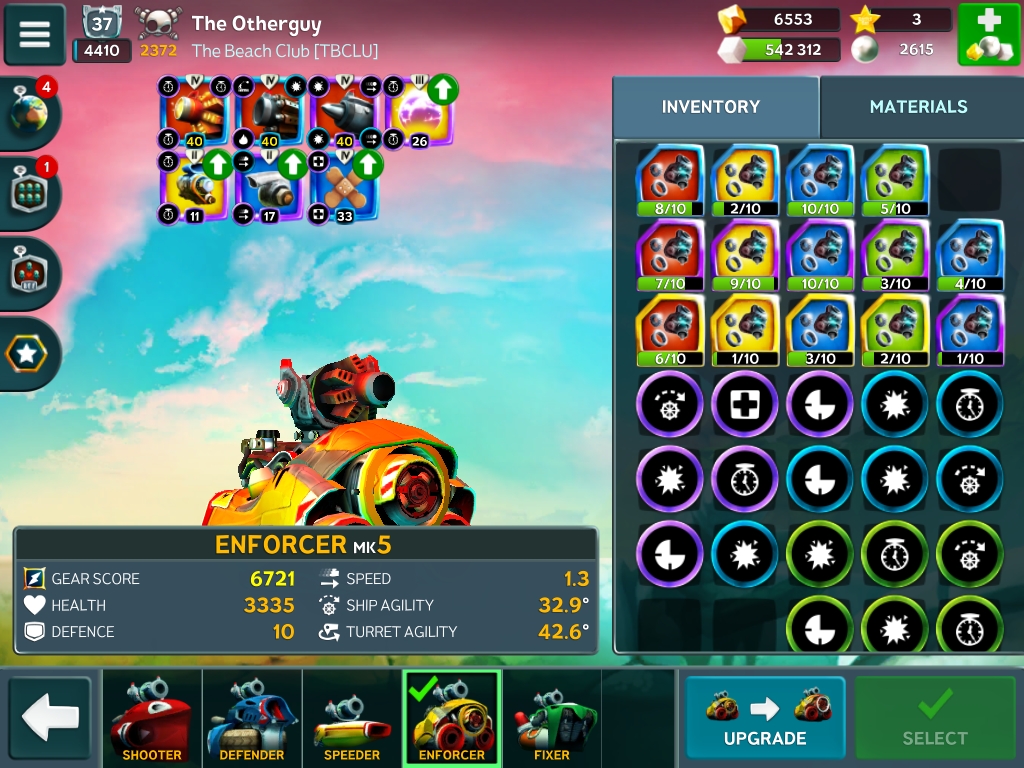Screen dimensions: 1024x768
Task: Select the Inventory tab
Action: click(x=711, y=107)
